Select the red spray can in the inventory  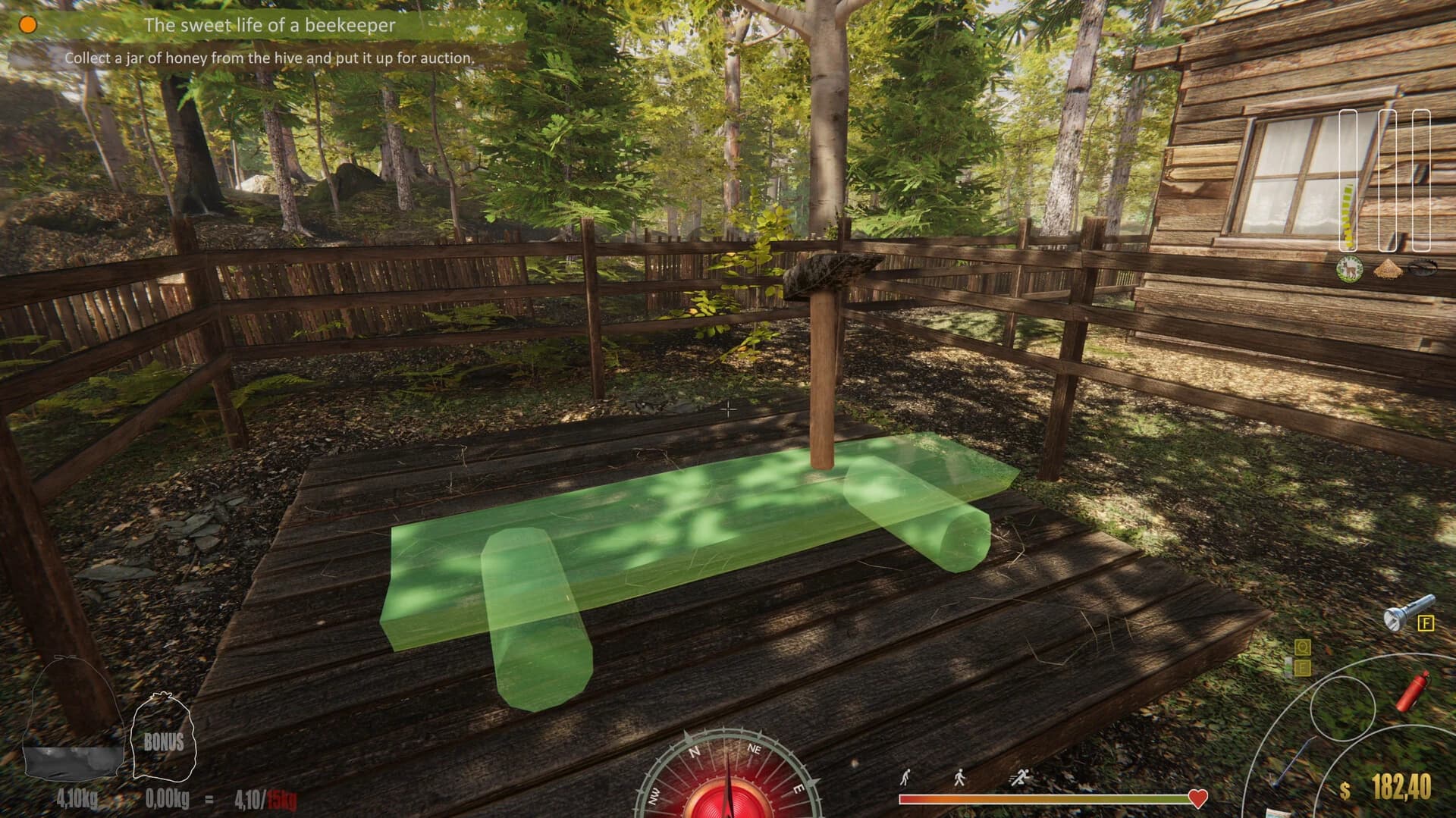pyautogui.click(x=1413, y=692)
